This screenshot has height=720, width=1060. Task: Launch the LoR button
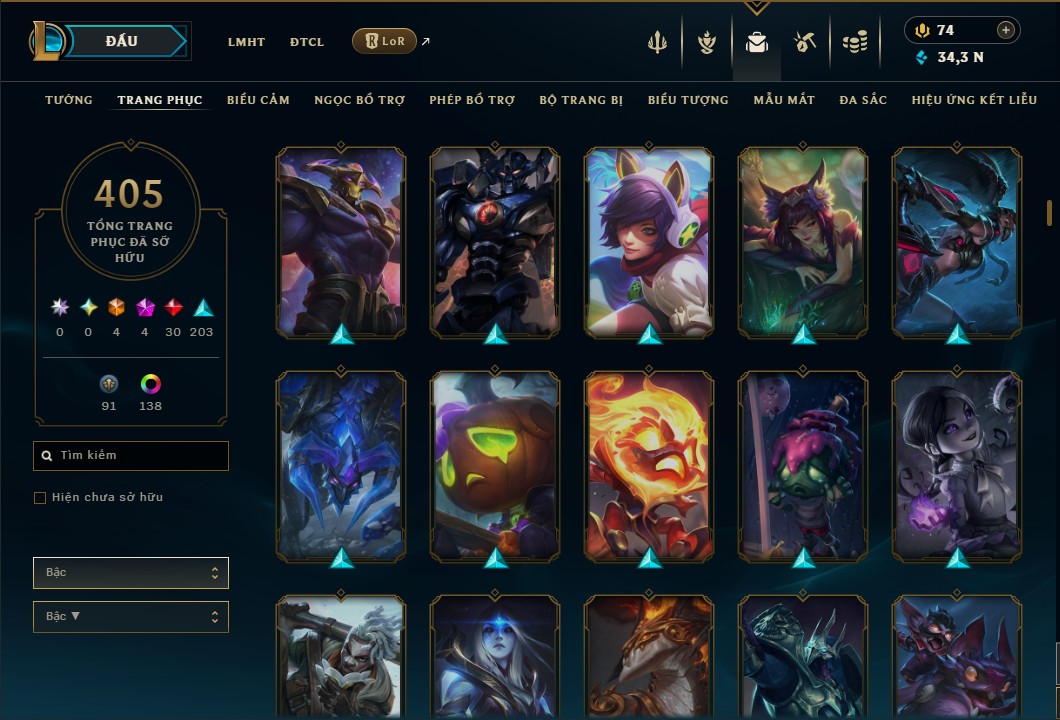[384, 41]
